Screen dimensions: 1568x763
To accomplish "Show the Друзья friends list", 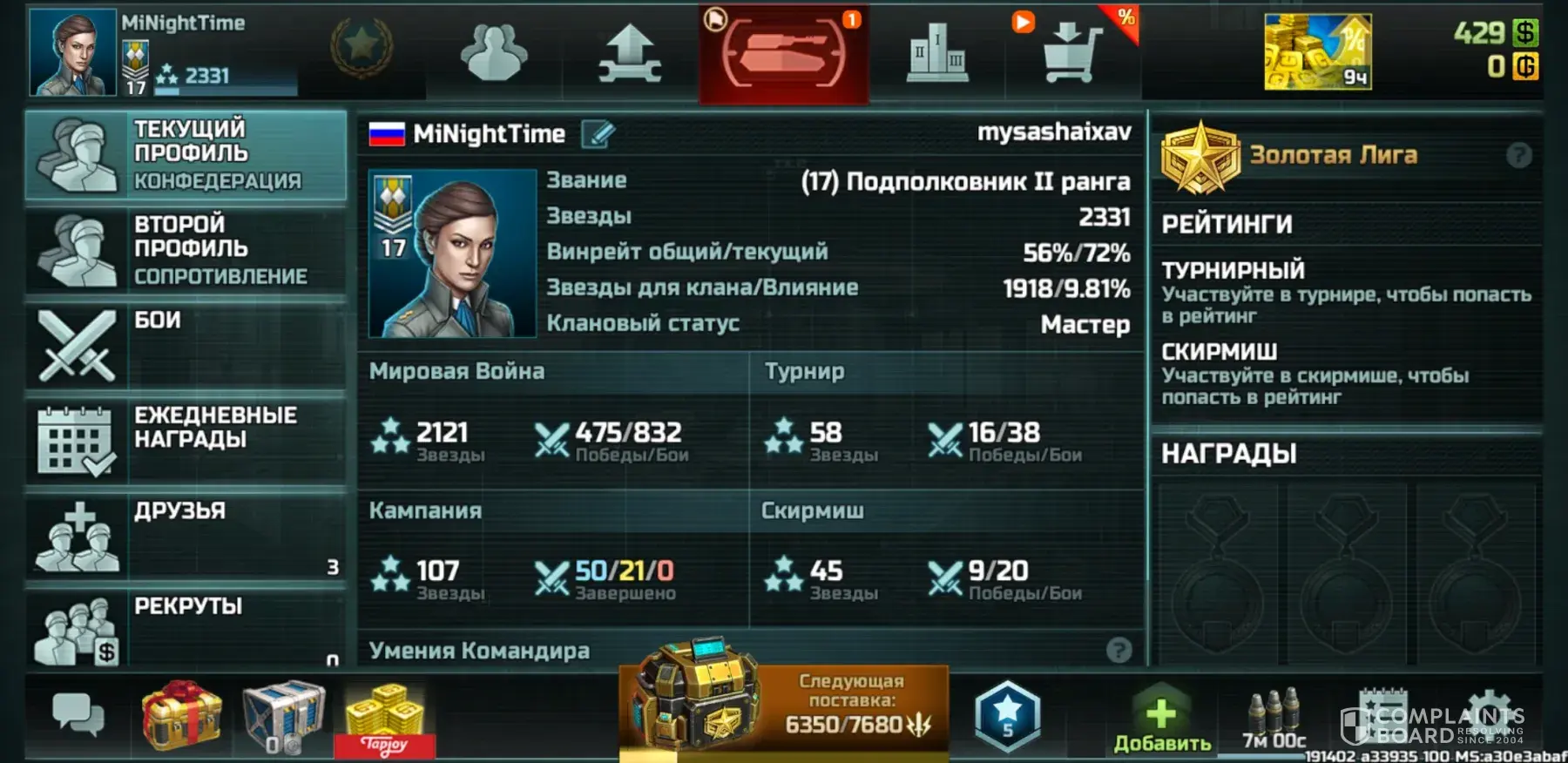I will pyautogui.click(x=186, y=535).
